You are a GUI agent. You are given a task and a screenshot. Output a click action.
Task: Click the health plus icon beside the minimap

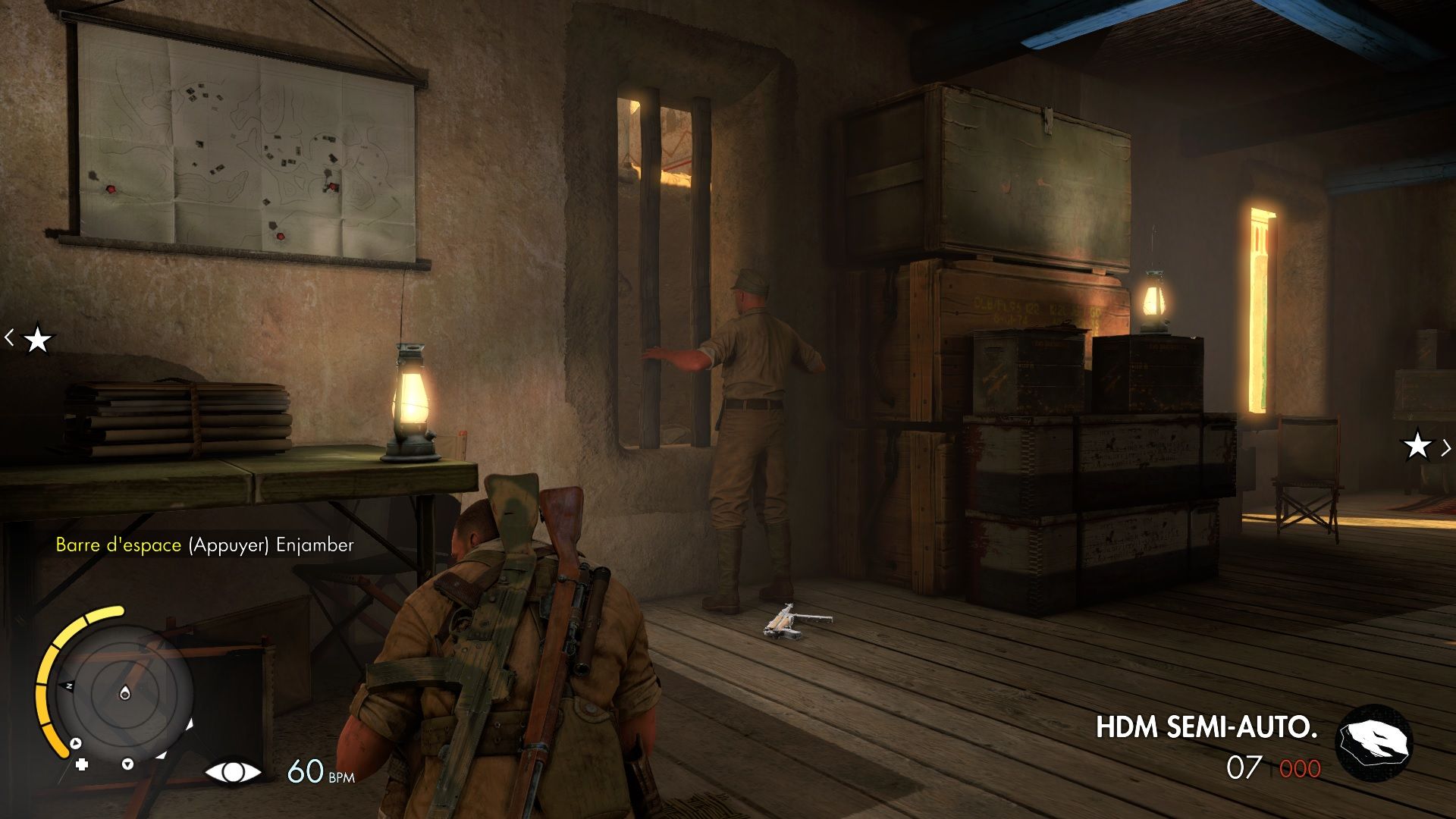[x=81, y=766]
